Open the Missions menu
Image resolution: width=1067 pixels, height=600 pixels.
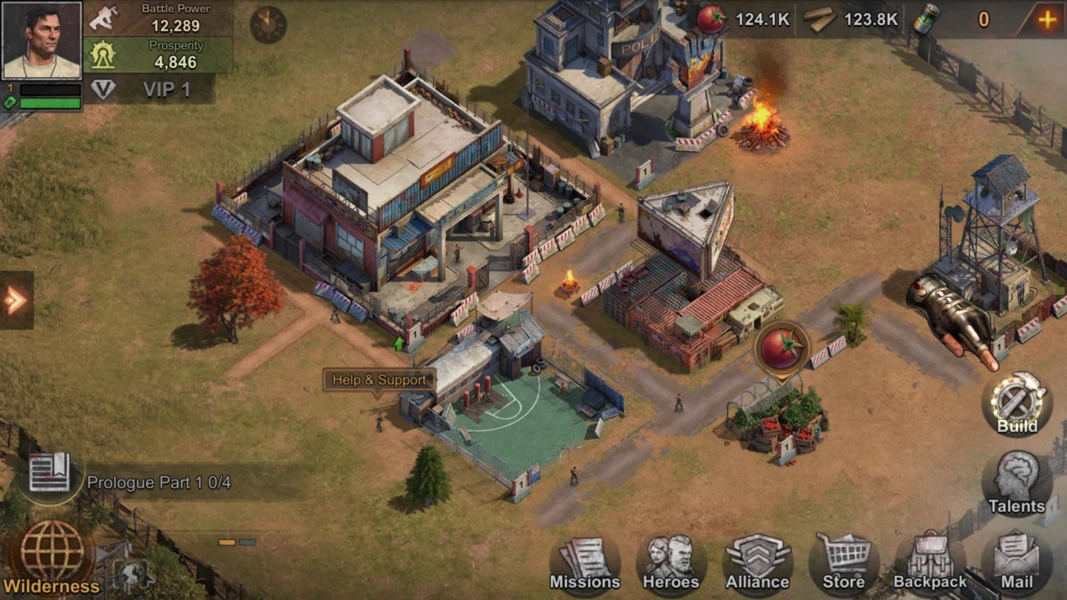coord(585,563)
